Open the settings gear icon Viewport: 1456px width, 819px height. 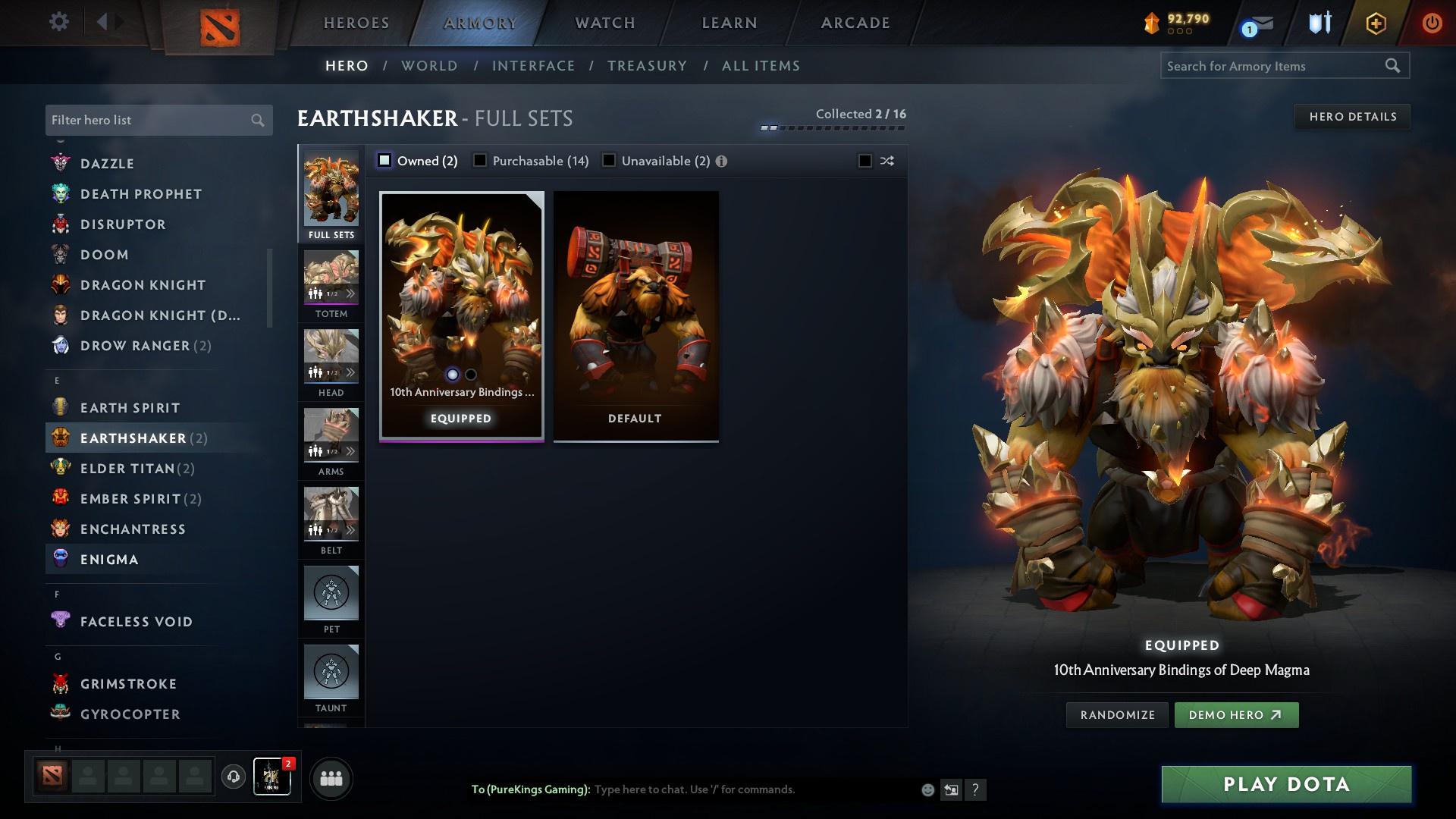(59, 22)
